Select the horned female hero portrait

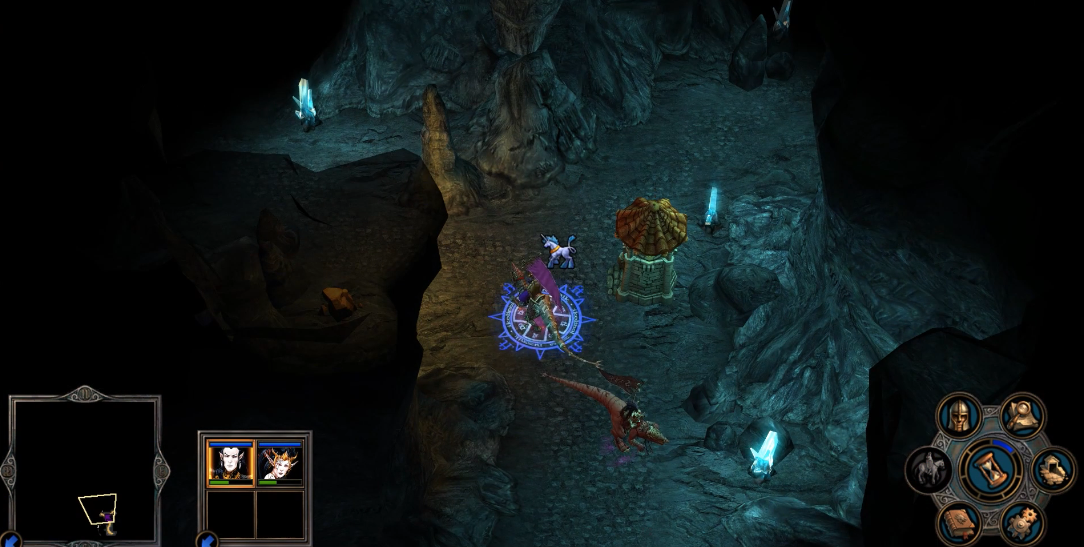click(279, 463)
